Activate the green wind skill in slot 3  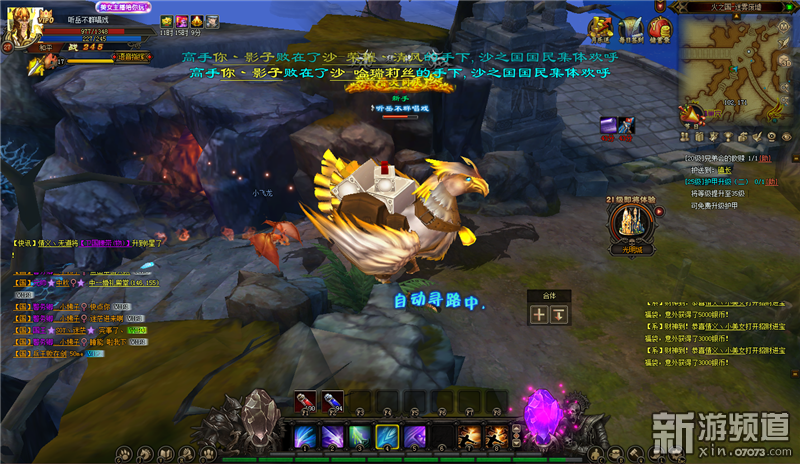[x=359, y=436]
